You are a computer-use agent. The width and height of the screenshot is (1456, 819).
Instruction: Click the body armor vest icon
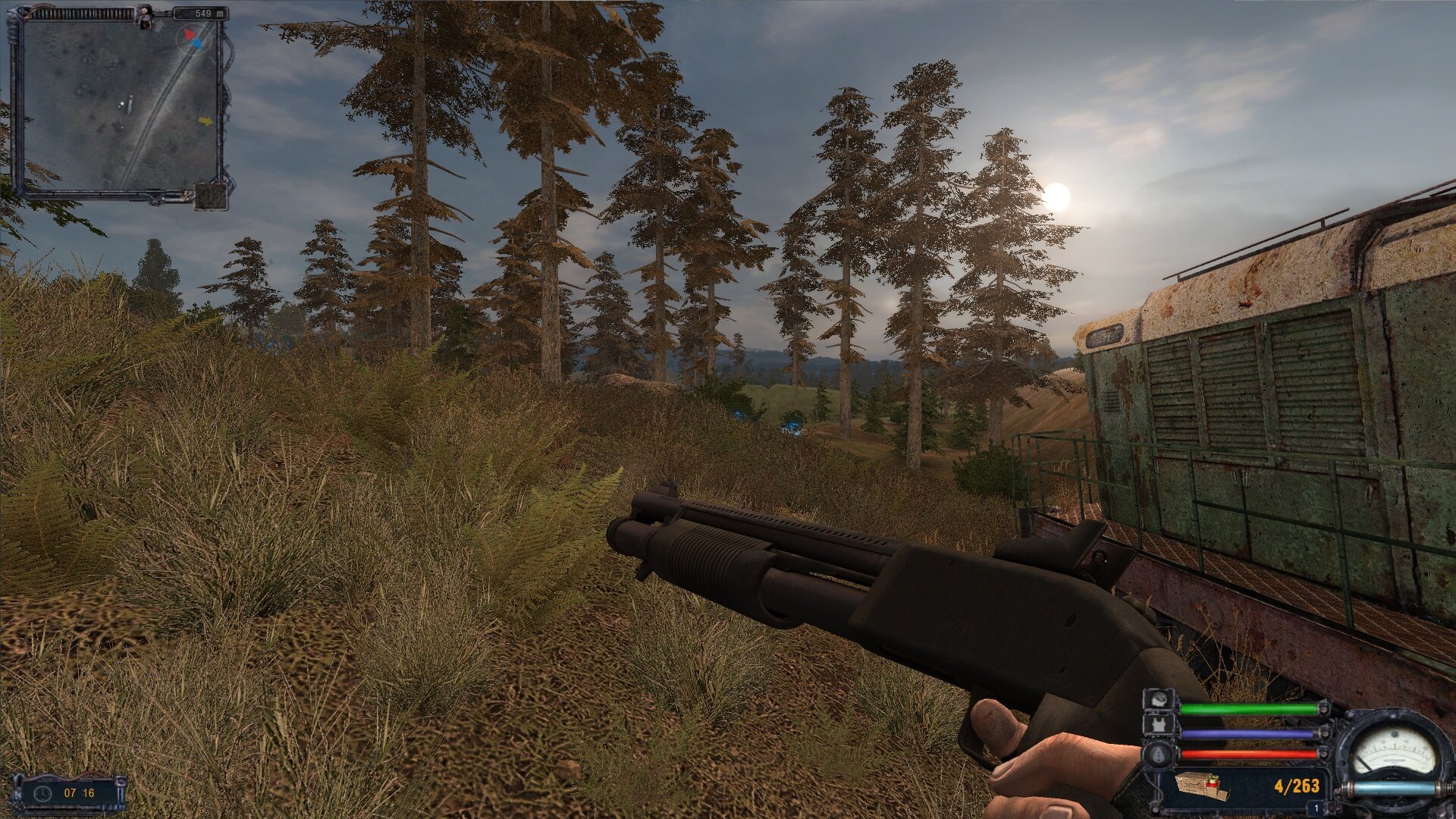tap(1158, 726)
